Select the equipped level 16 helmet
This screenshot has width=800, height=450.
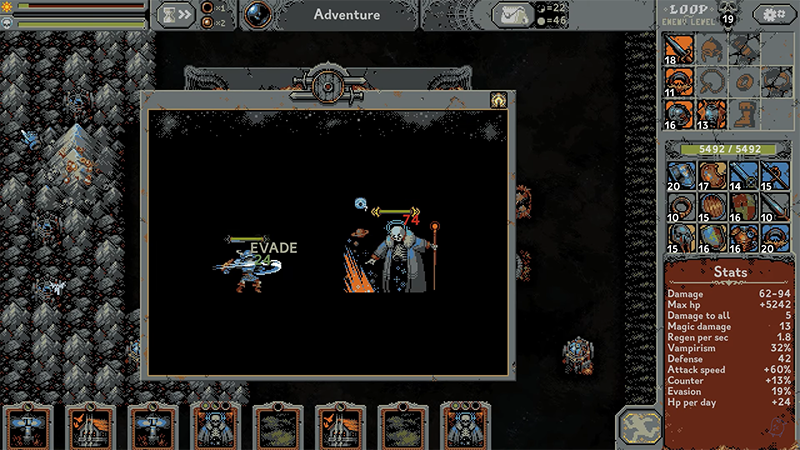[677, 112]
